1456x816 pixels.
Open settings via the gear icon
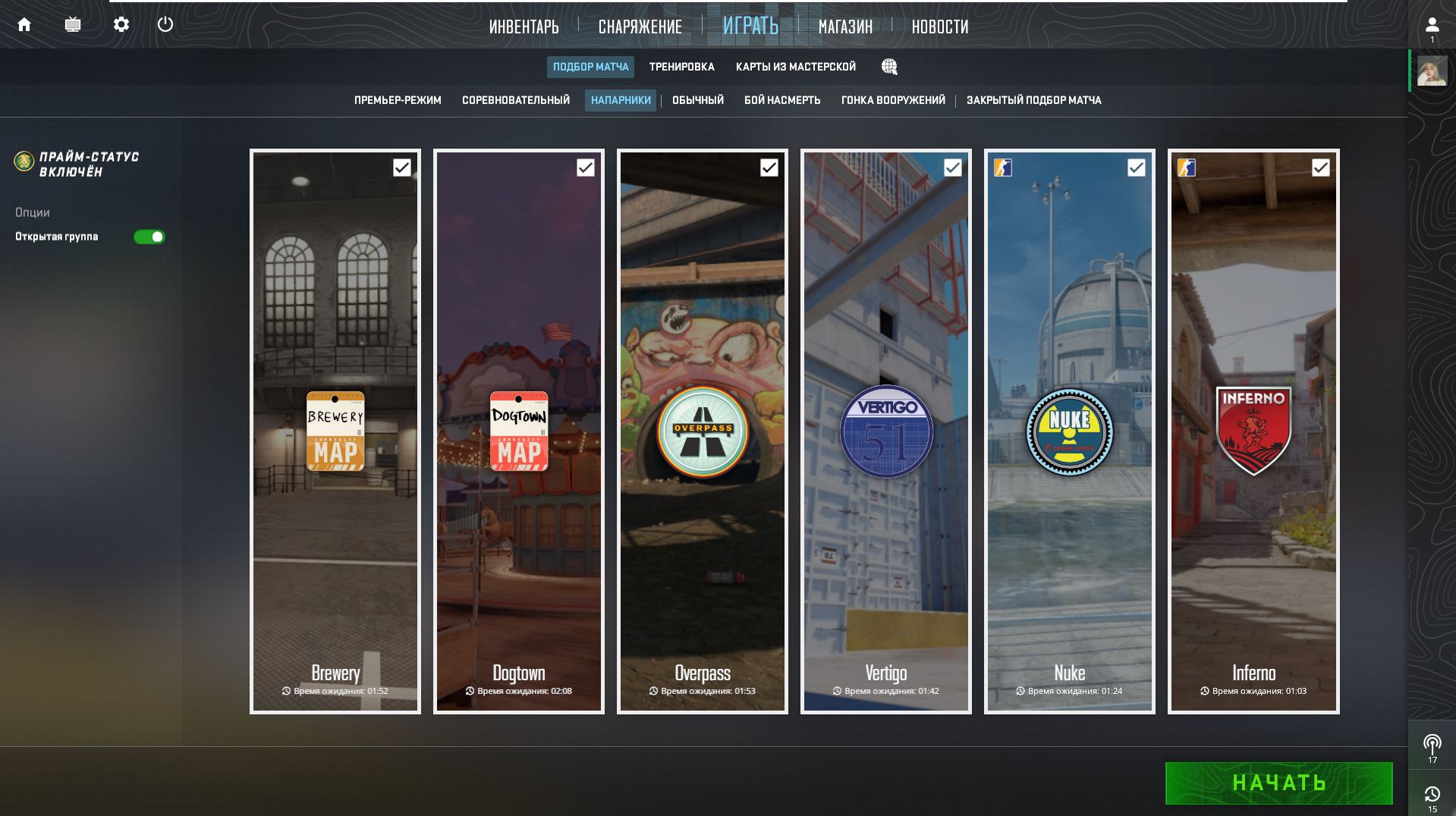(x=121, y=24)
